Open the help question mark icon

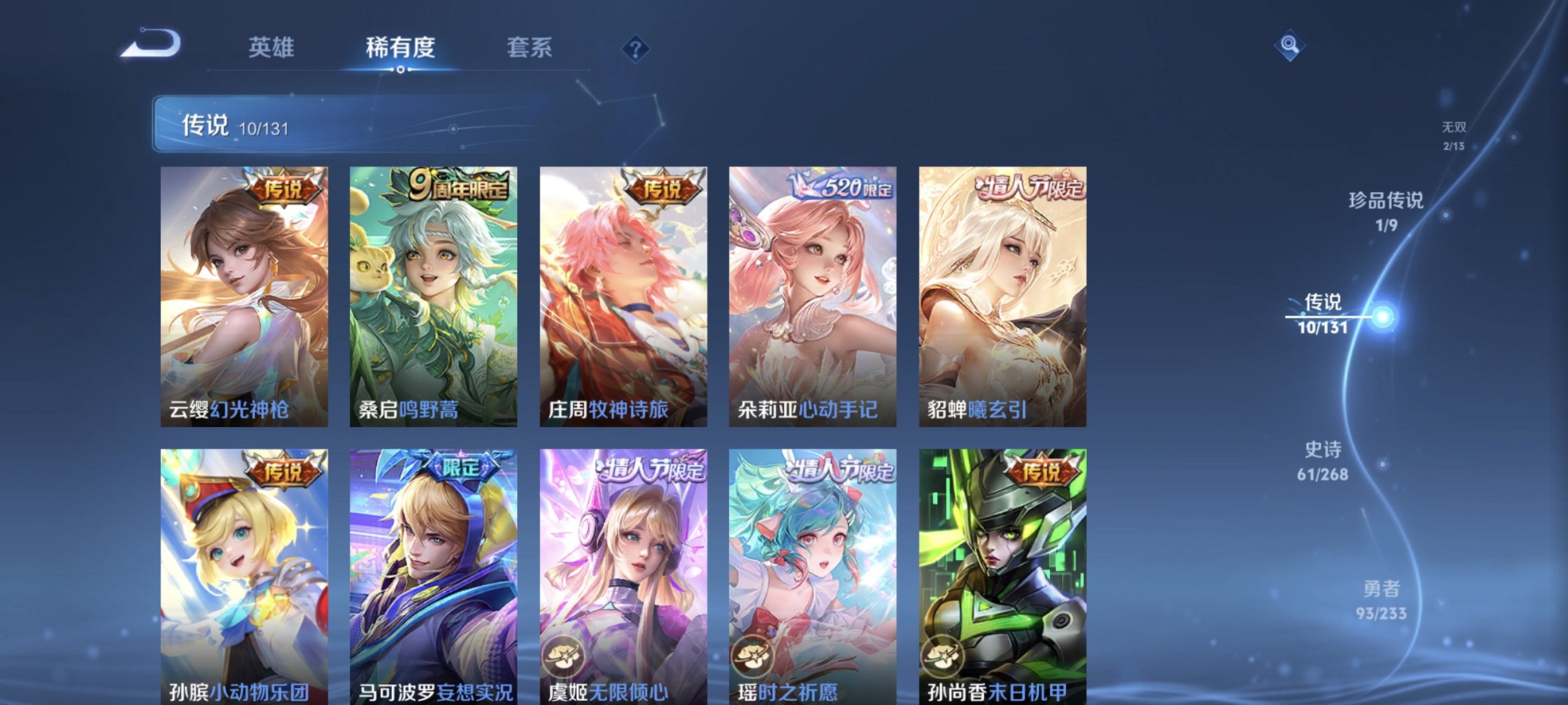click(x=635, y=48)
